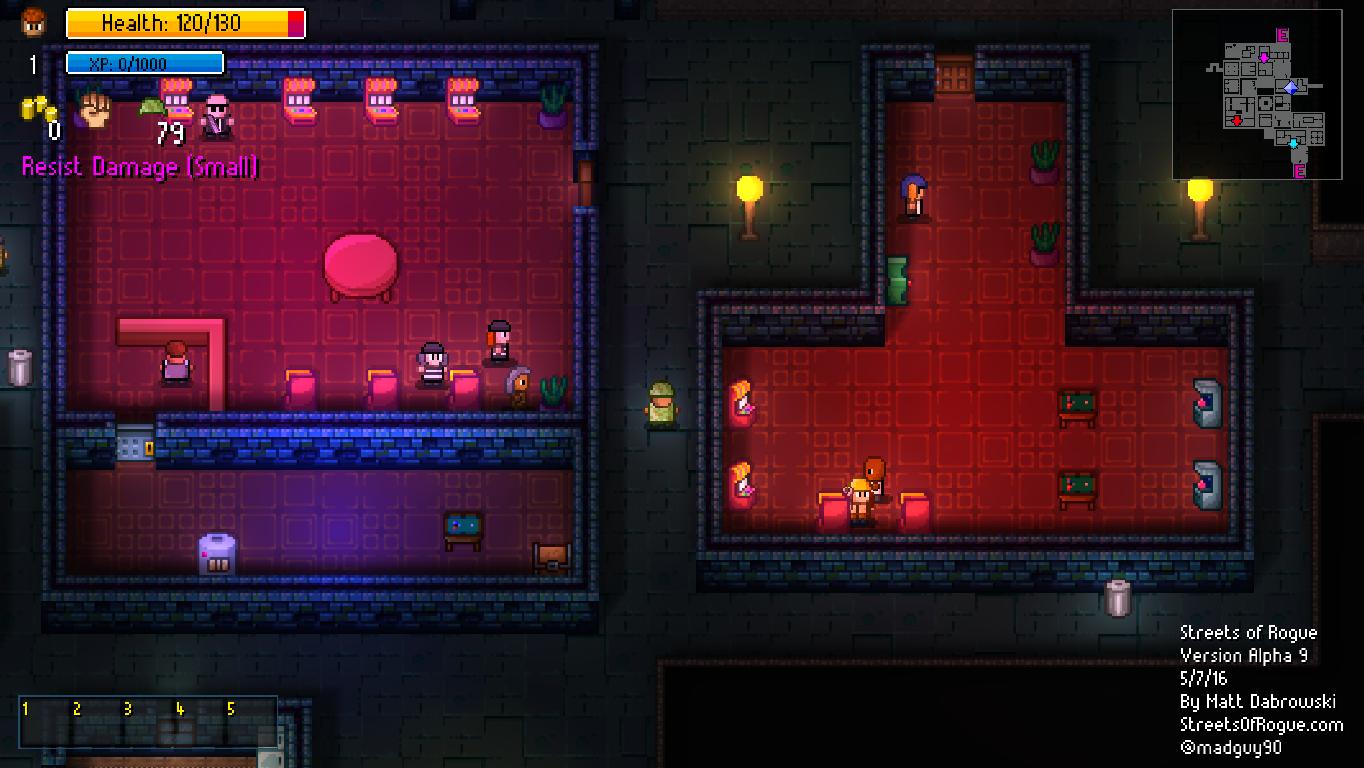Screen dimensions: 1364x768
Task: Click the bottom E exit marker on minimap
Action: click(x=1300, y=172)
